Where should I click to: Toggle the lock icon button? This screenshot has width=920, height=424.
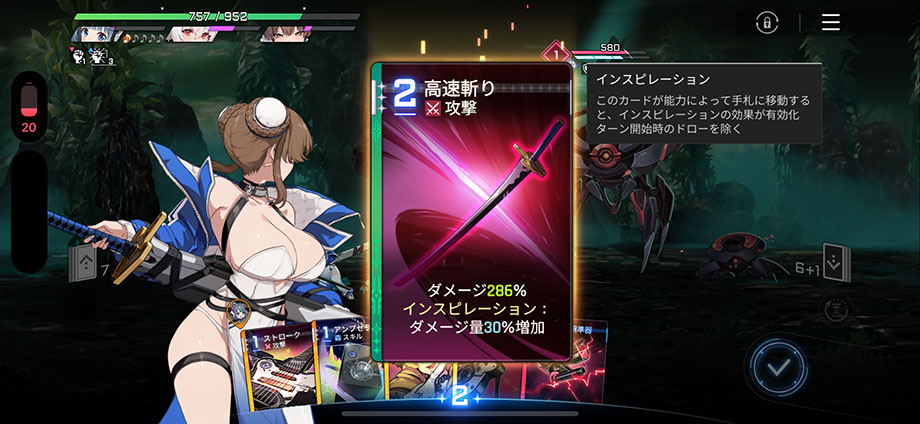(767, 22)
